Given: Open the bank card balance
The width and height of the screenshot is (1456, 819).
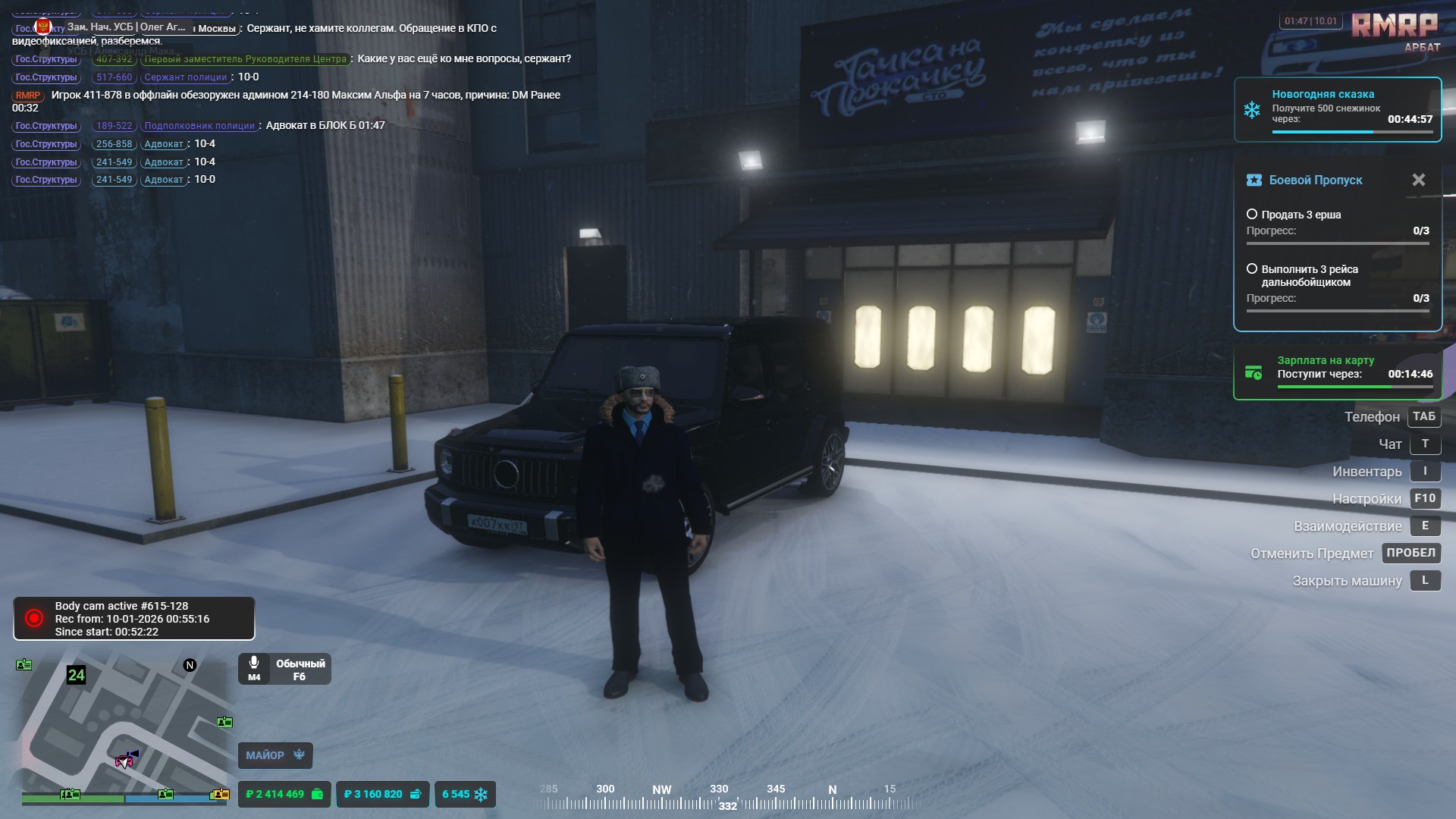Looking at the screenshot, I should pyautogui.click(x=382, y=794).
